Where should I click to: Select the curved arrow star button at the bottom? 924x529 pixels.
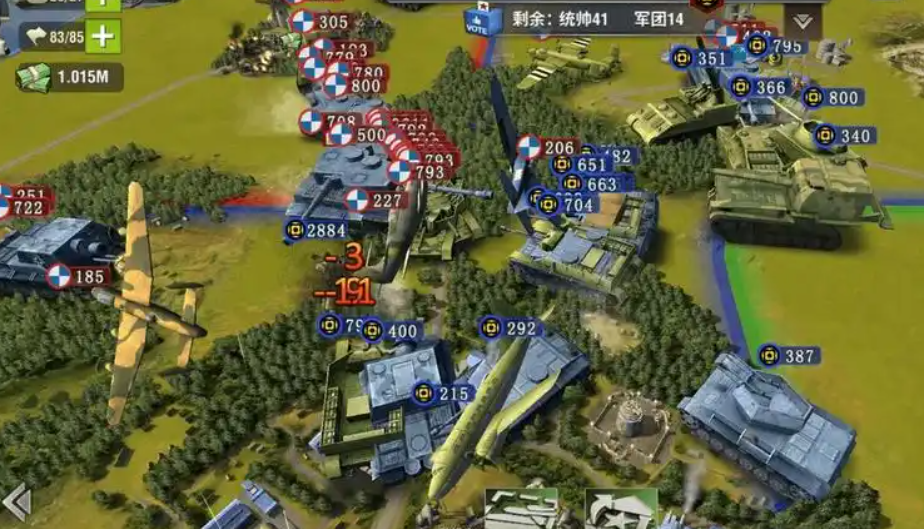click(x=620, y=509)
